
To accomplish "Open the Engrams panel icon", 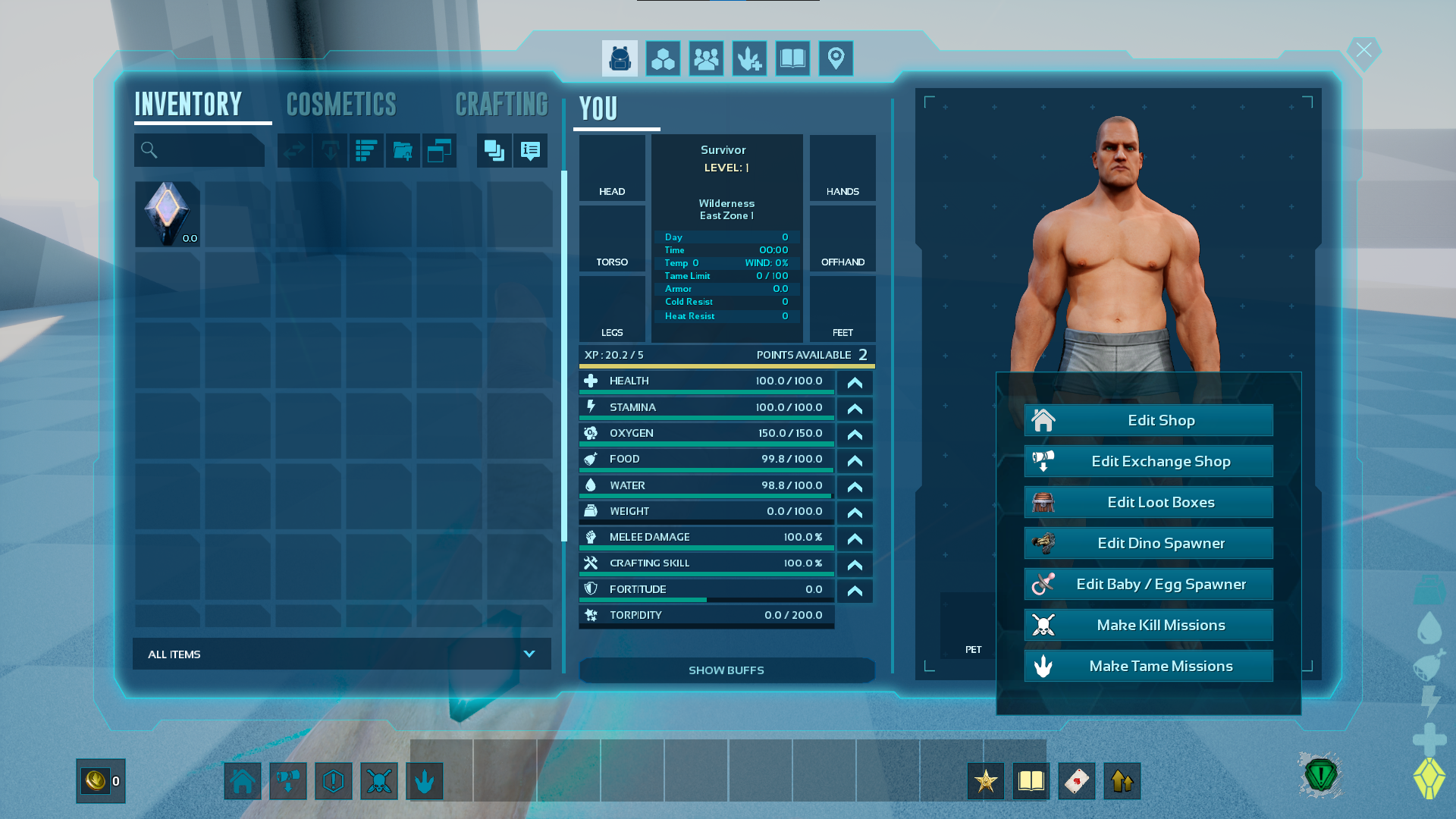I will [x=662, y=58].
